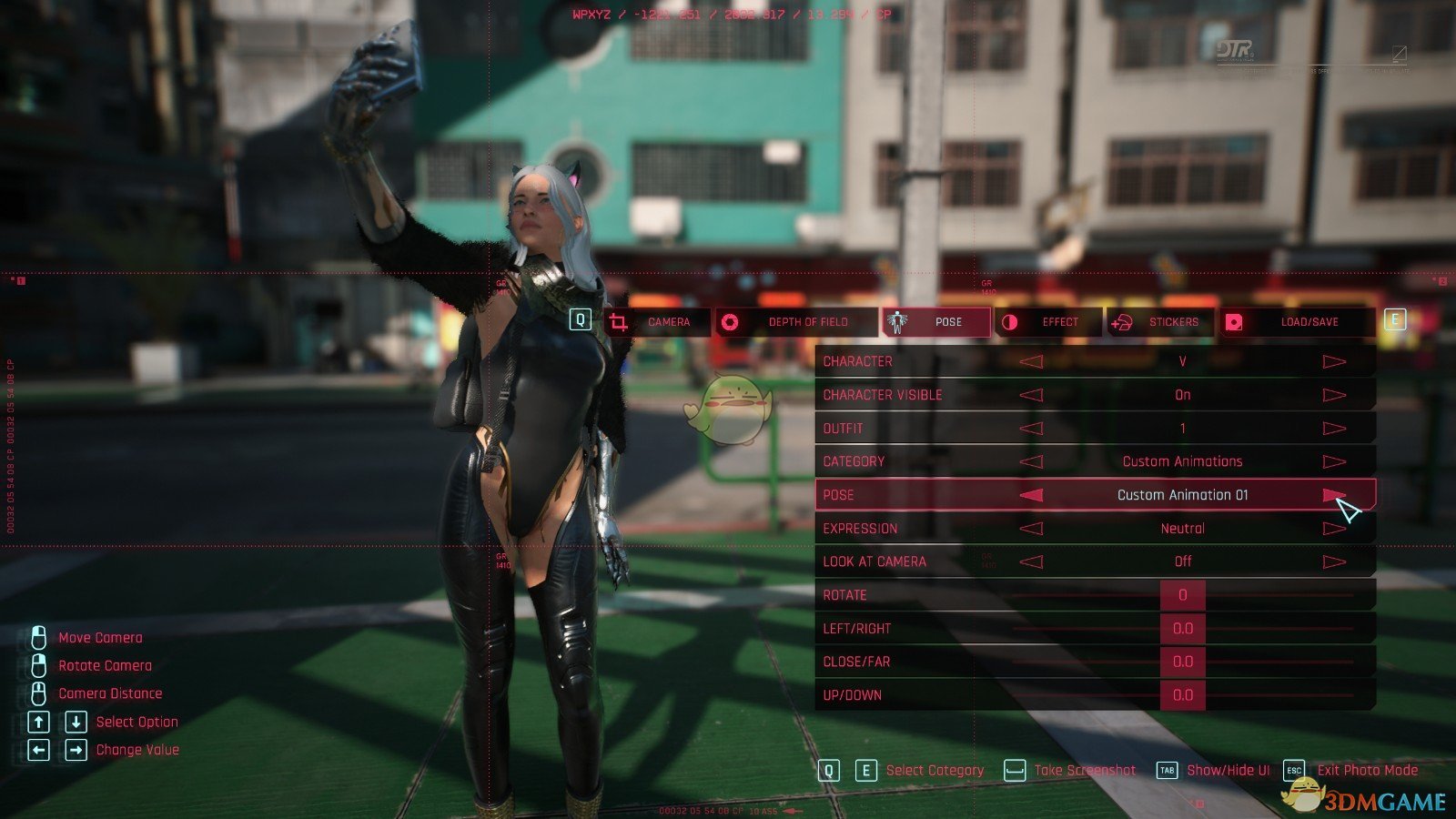Click the right arrow for Character

(x=1334, y=362)
